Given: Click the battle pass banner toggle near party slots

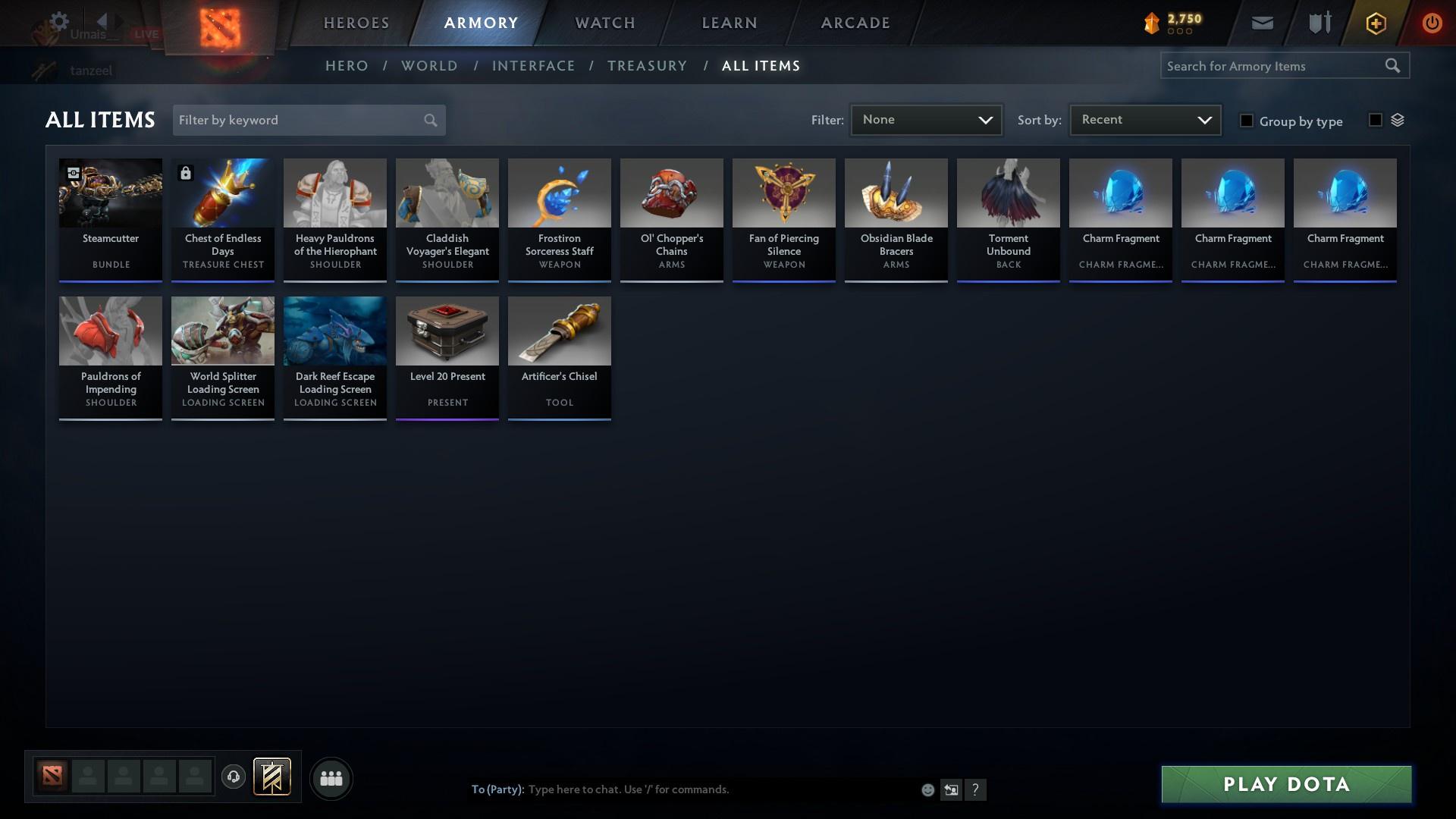Looking at the screenshot, I should point(272,777).
